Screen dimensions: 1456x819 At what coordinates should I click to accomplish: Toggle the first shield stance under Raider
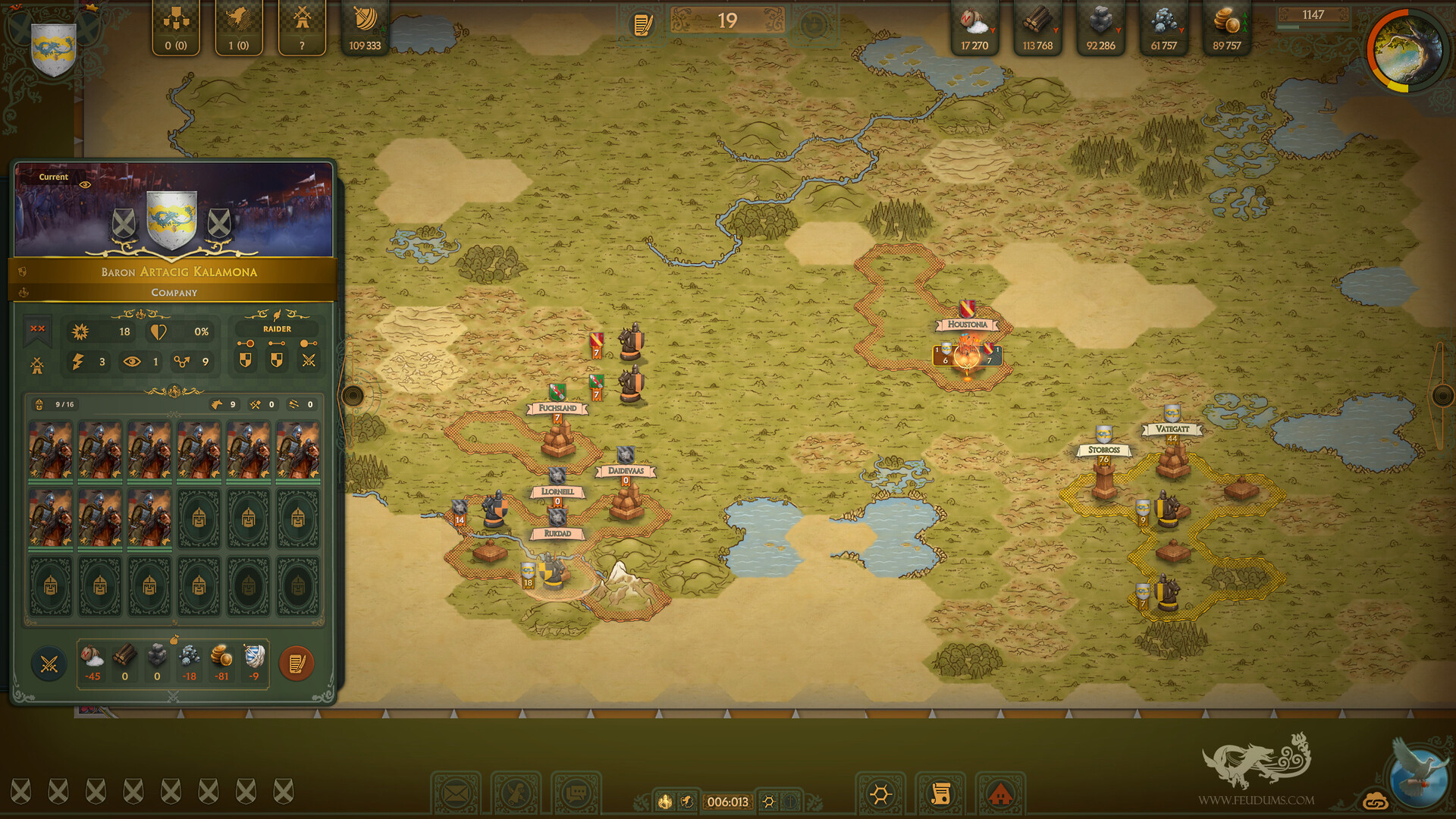[x=244, y=359]
